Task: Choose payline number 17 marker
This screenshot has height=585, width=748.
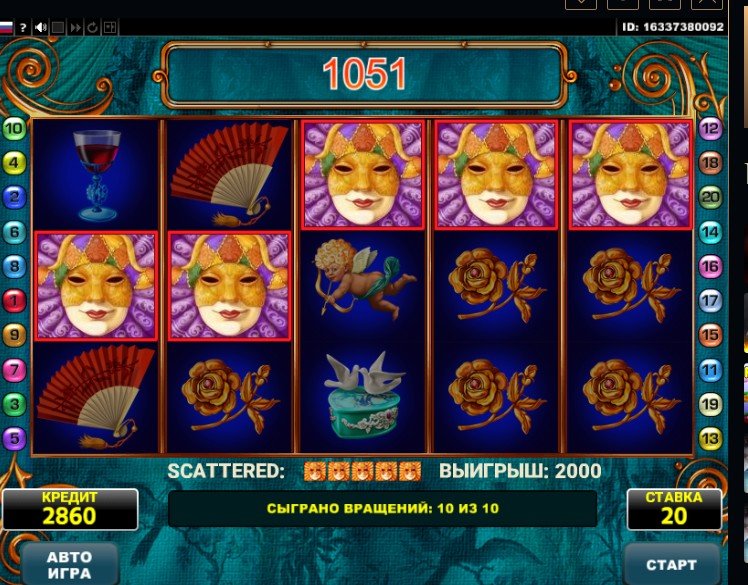Action: click(x=710, y=300)
